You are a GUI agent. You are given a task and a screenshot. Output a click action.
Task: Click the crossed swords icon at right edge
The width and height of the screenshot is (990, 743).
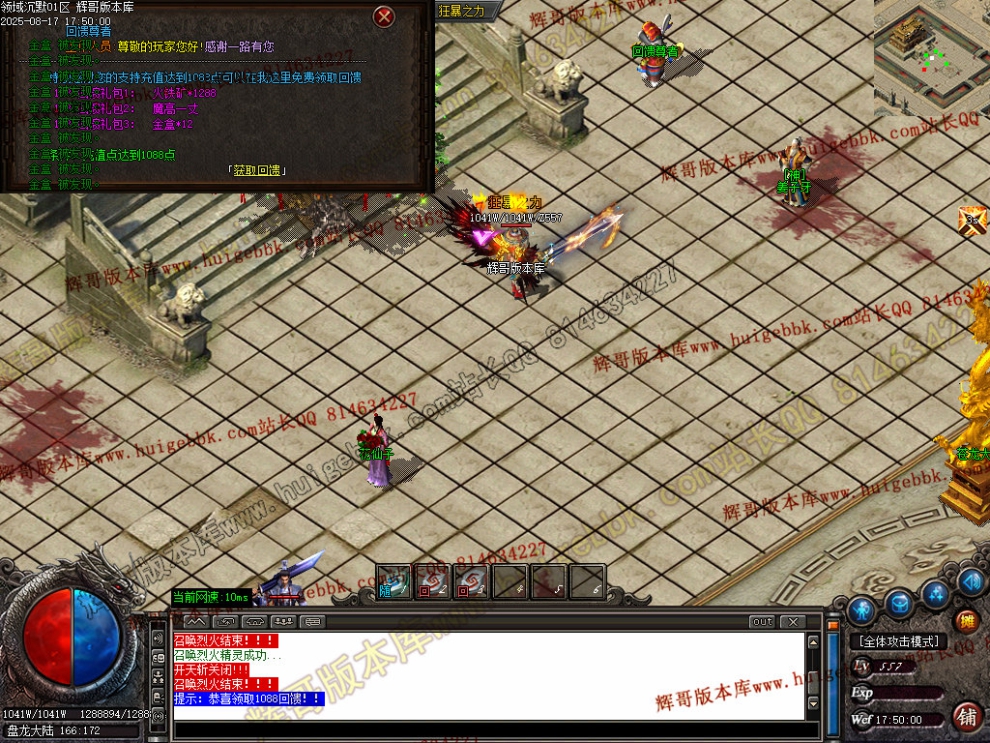click(972, 220)
